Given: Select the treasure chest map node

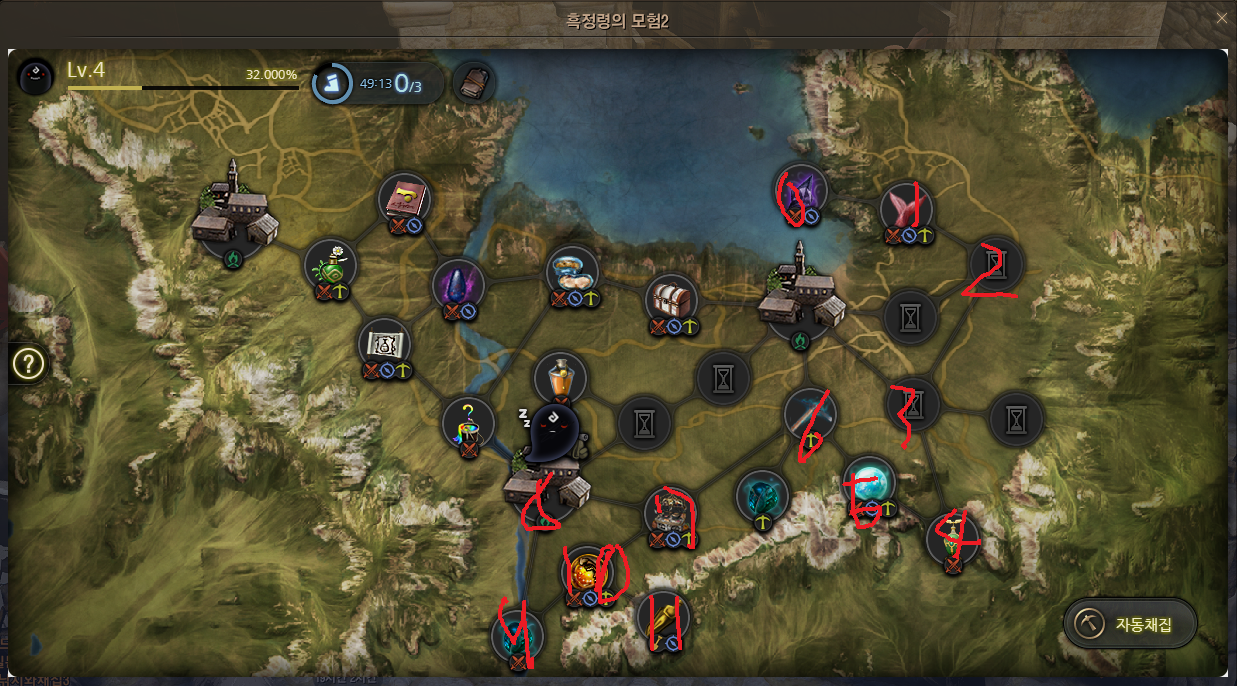Looking at the screenshot, I should (672, 299).
